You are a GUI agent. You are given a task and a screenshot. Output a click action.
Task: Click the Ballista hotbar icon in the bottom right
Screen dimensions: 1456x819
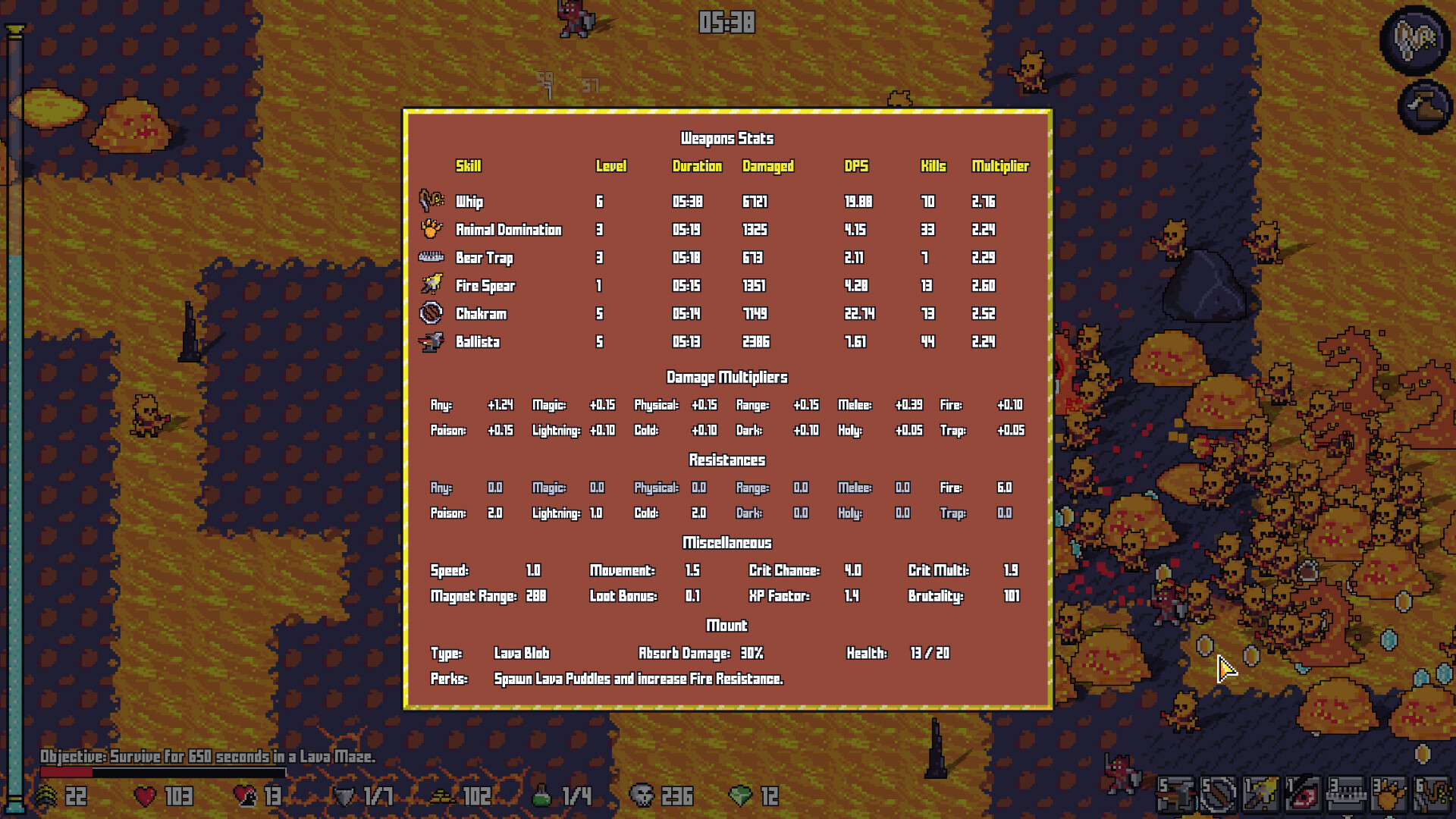tap(1175, 795)
